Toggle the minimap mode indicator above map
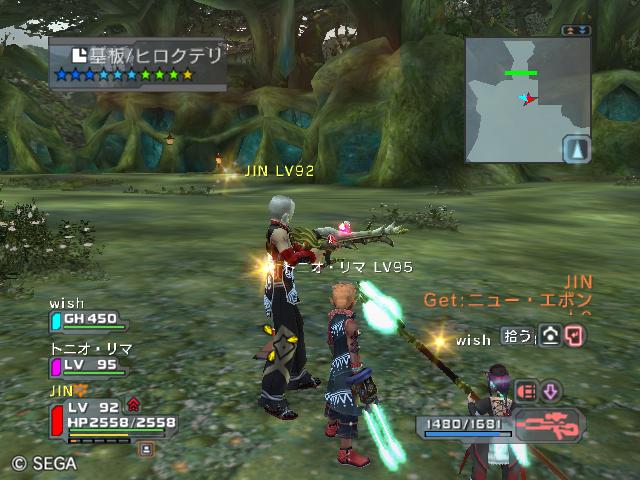The height and width of the screenshot is (480, 640). (x=574, y=31)
